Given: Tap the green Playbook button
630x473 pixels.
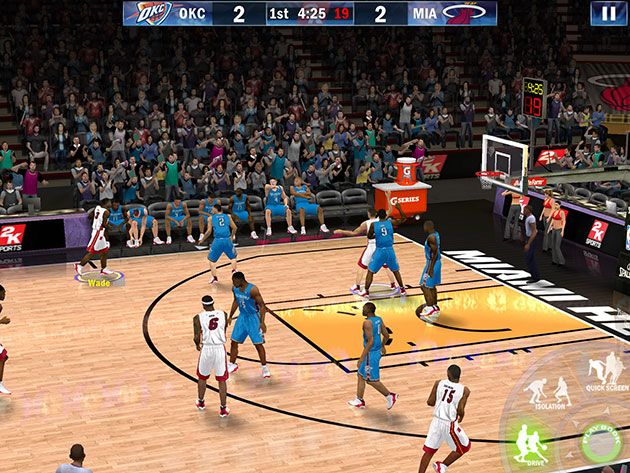Looking at the screenshot, I should [603, 442].
